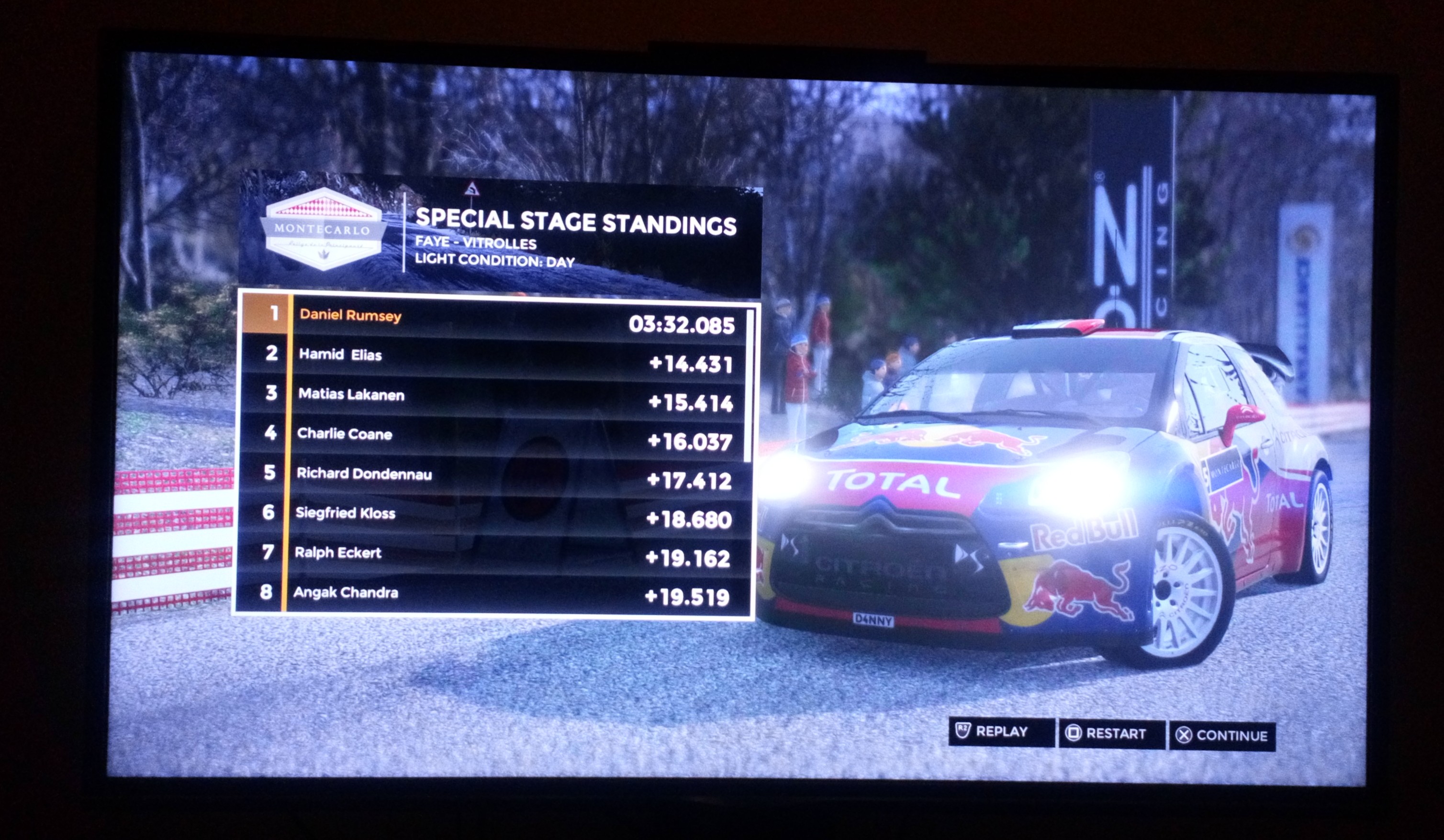This screenshot has width=1444, height=840.
Task: Select the Replay button
Action: coord(1000,732)
